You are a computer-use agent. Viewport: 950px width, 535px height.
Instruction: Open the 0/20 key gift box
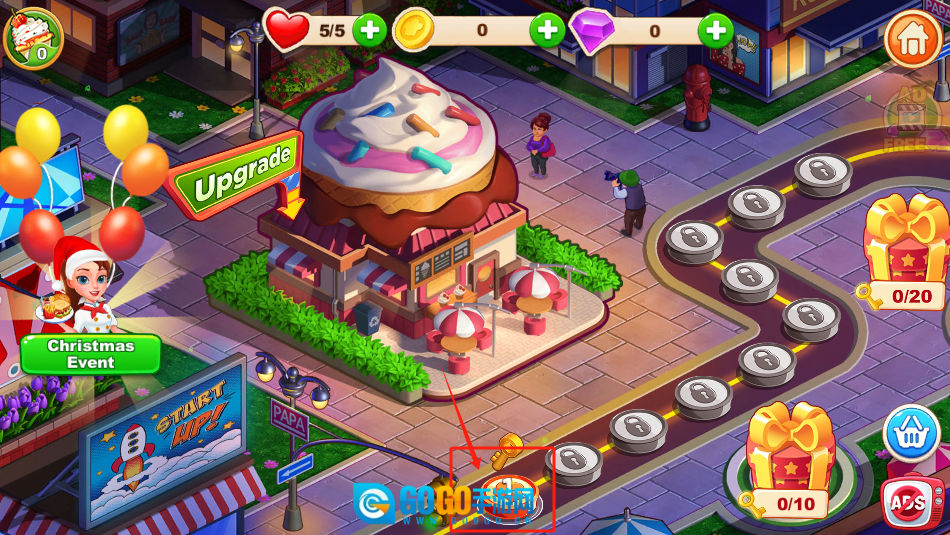pos(905,250)
